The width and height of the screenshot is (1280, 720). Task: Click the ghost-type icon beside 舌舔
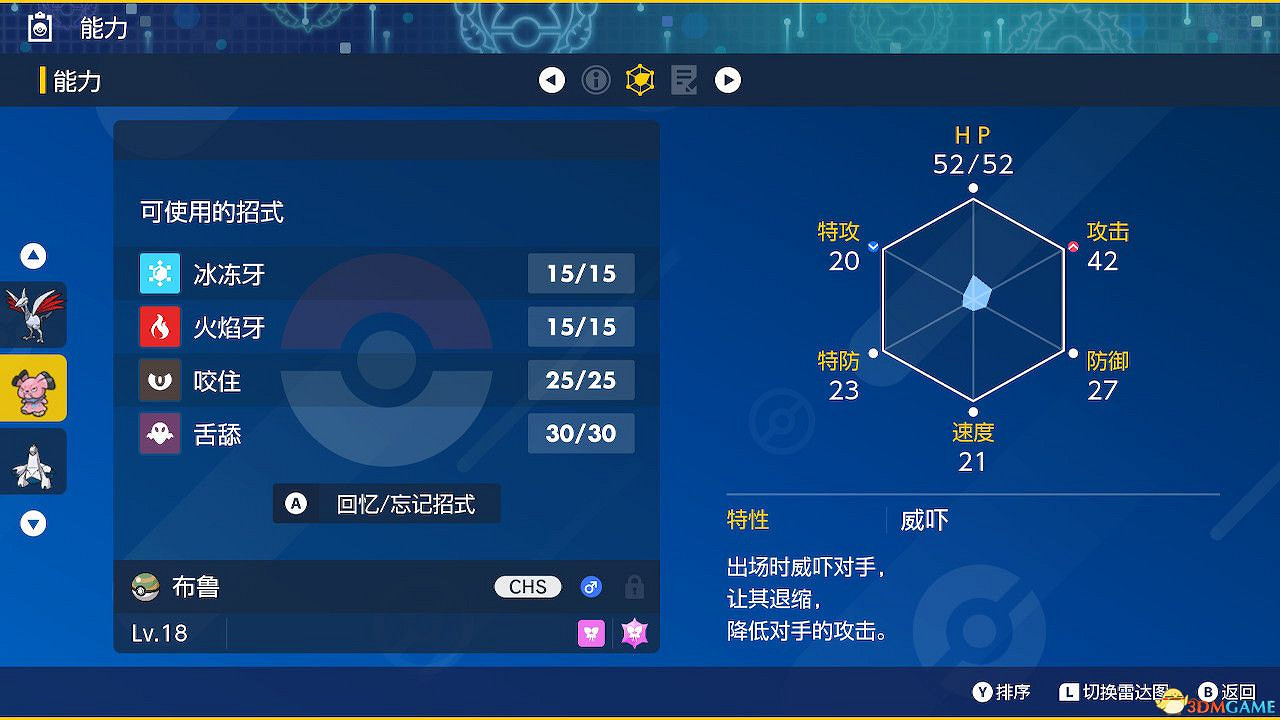pos(160,433)
